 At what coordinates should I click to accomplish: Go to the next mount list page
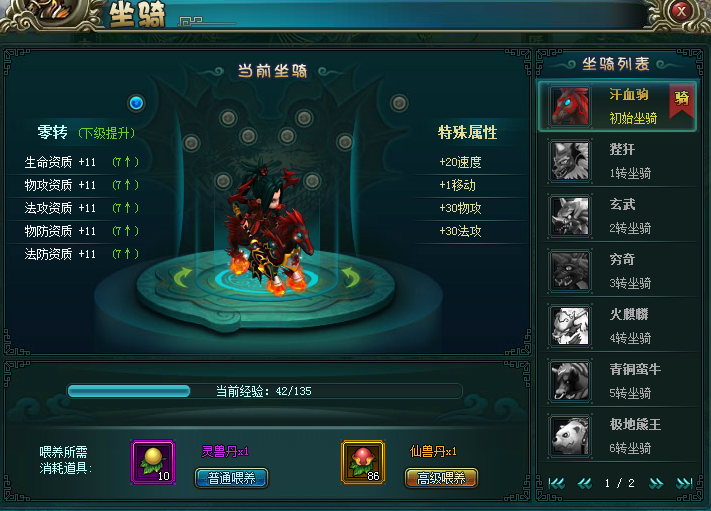click(x=657, y=483)
